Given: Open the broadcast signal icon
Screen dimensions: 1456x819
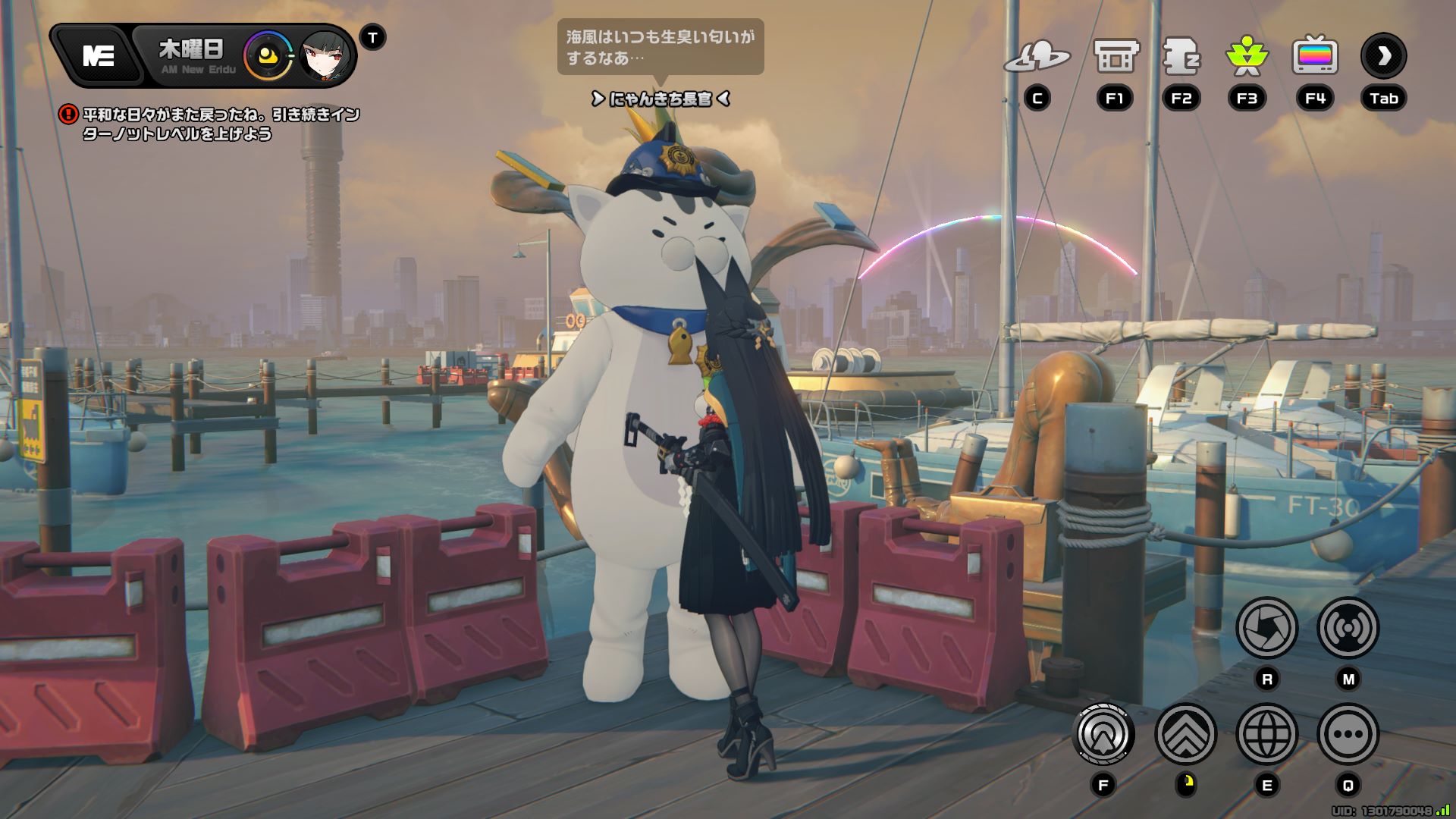Looking at the screenshot, I should 1348,628.
